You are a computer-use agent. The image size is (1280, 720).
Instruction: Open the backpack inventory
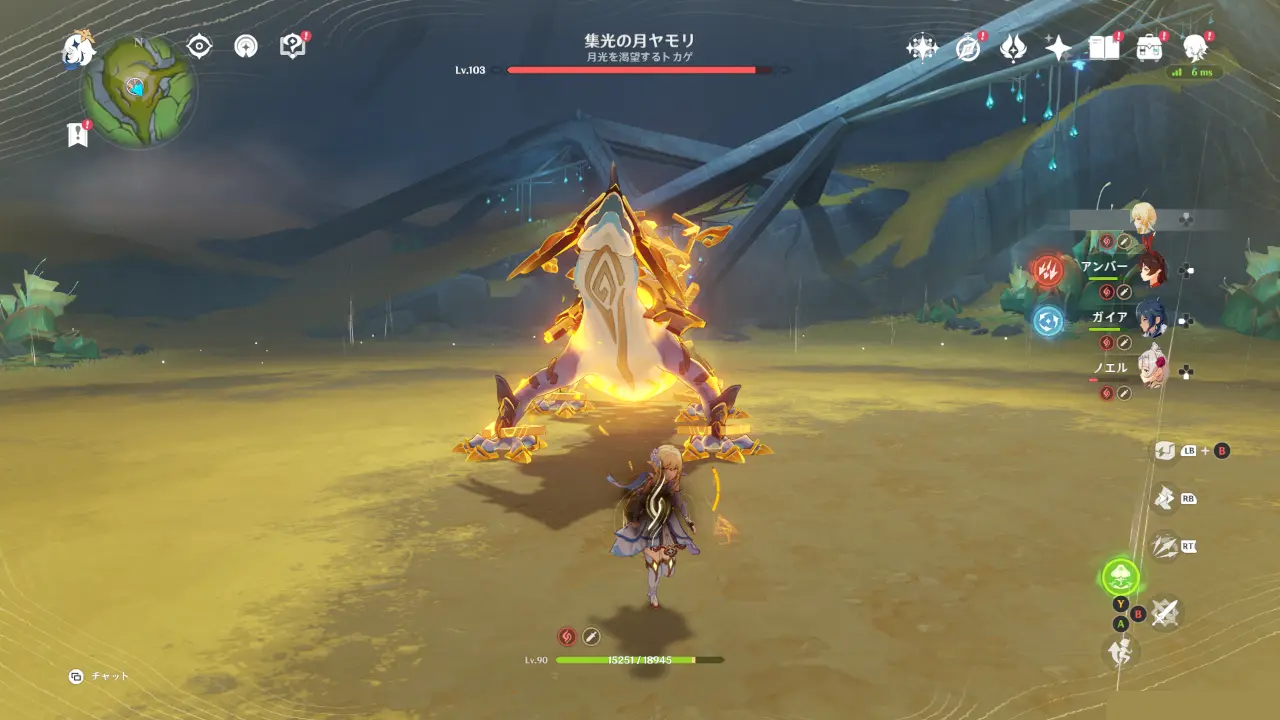tap(1149, 47)
